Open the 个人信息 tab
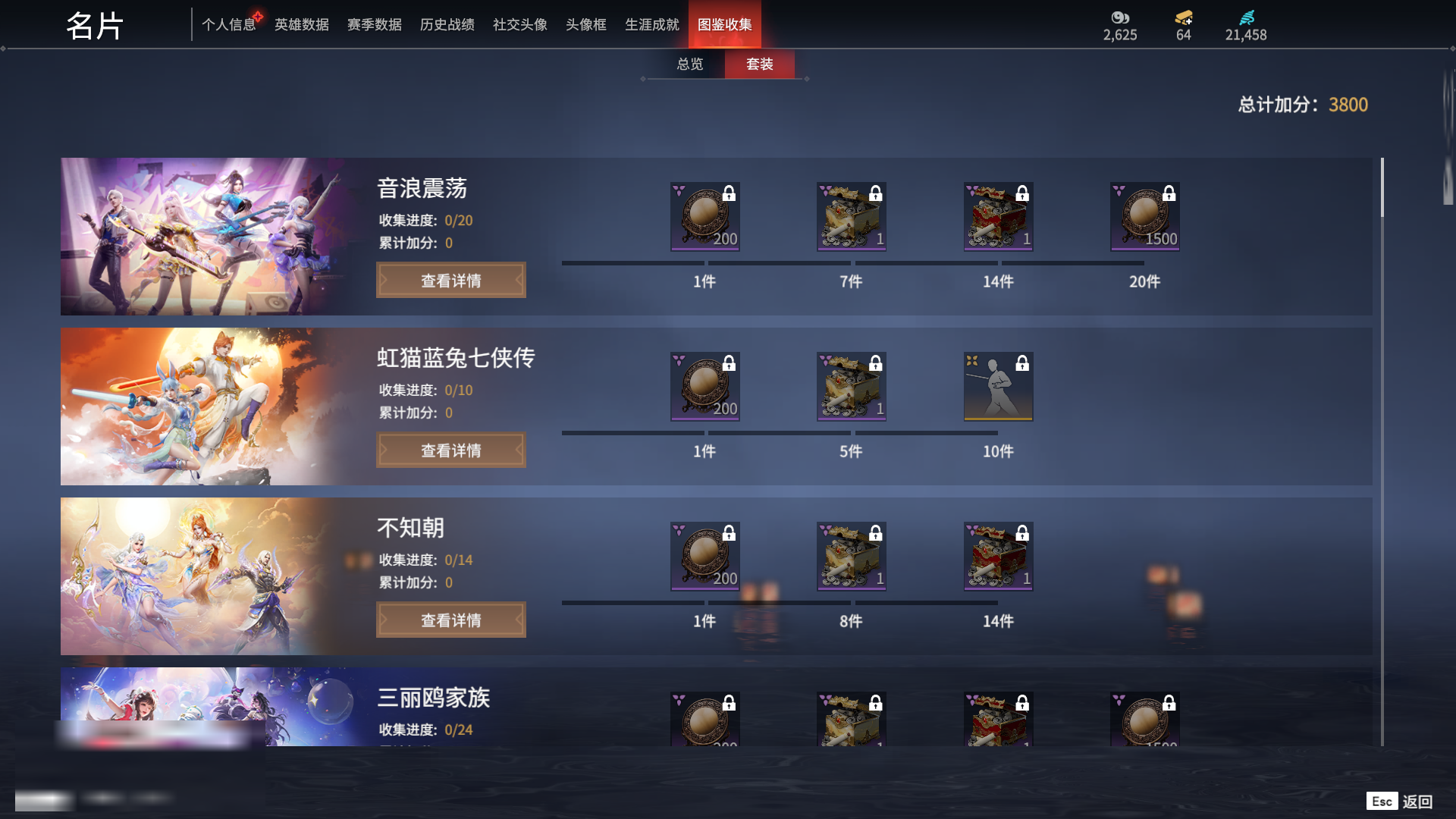This screenshot has height=819, width=1456. point(228,25)
